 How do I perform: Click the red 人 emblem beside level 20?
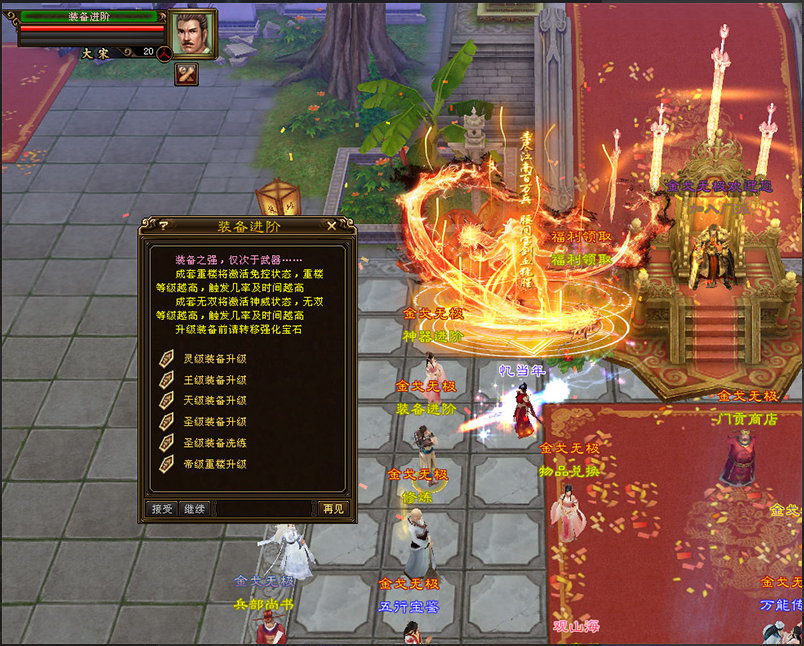(x=165, y=52)
